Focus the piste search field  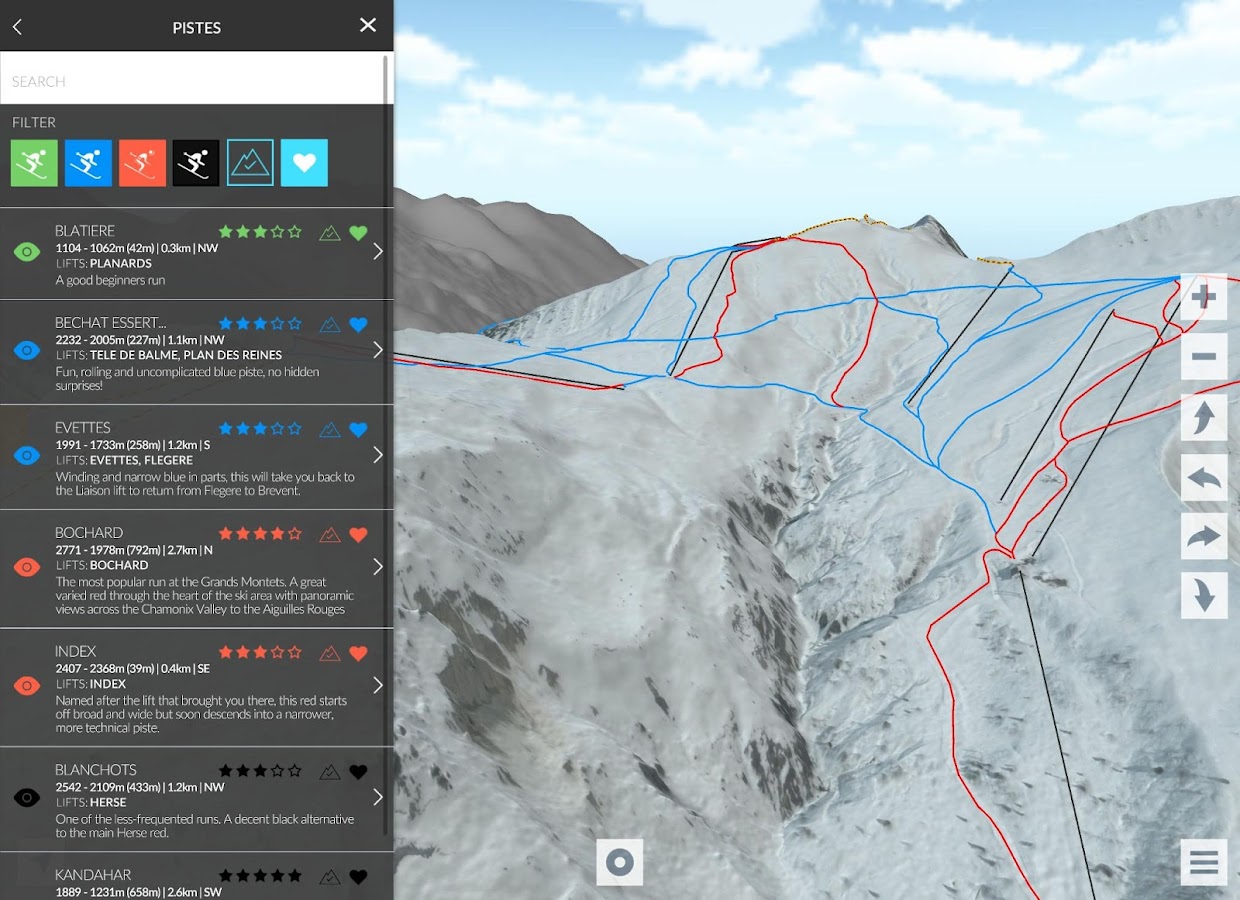tap(190, 81)
